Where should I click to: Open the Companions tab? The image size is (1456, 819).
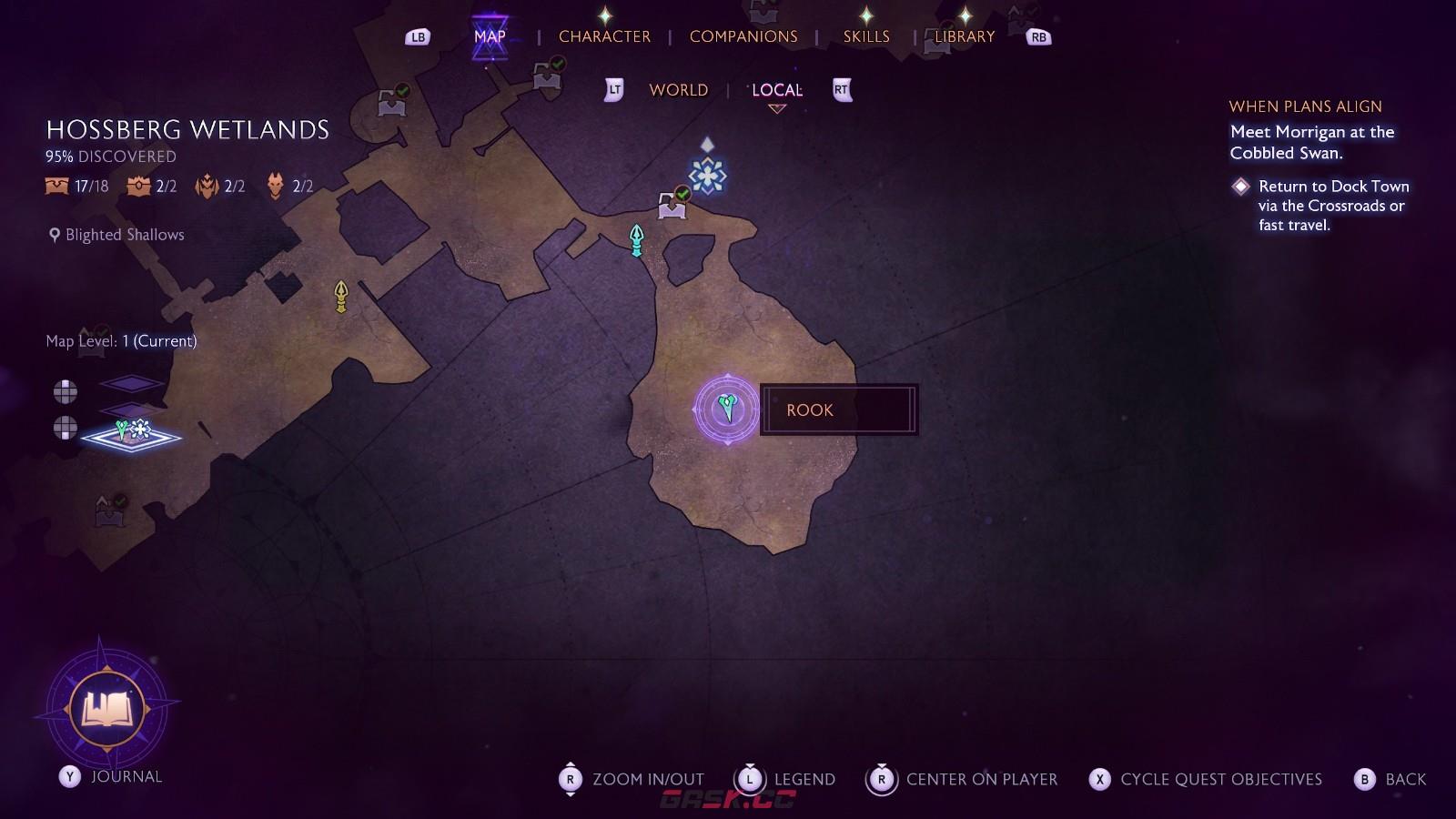pyautogui.click(x=743, y=36)
